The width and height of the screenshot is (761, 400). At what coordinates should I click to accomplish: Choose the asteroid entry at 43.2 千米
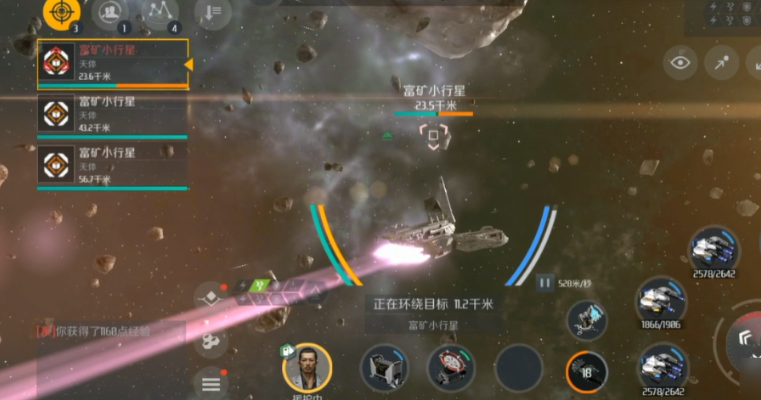coord(112,114)
